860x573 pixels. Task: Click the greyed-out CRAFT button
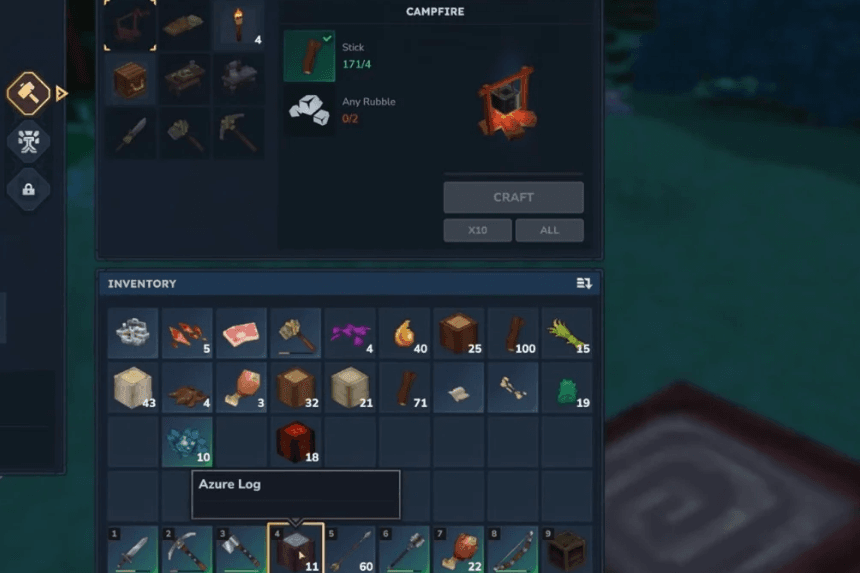click(x=513, y=197)
